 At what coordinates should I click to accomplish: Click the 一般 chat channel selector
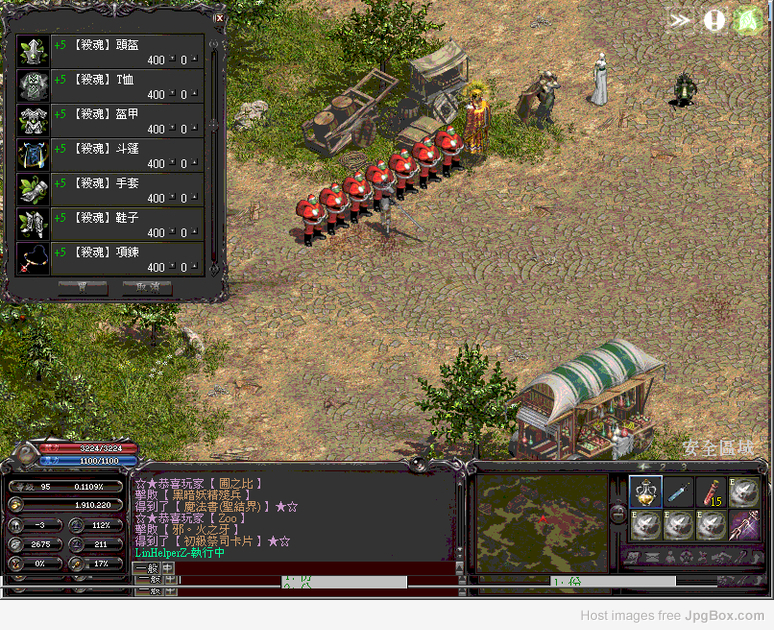pos(146,568)
